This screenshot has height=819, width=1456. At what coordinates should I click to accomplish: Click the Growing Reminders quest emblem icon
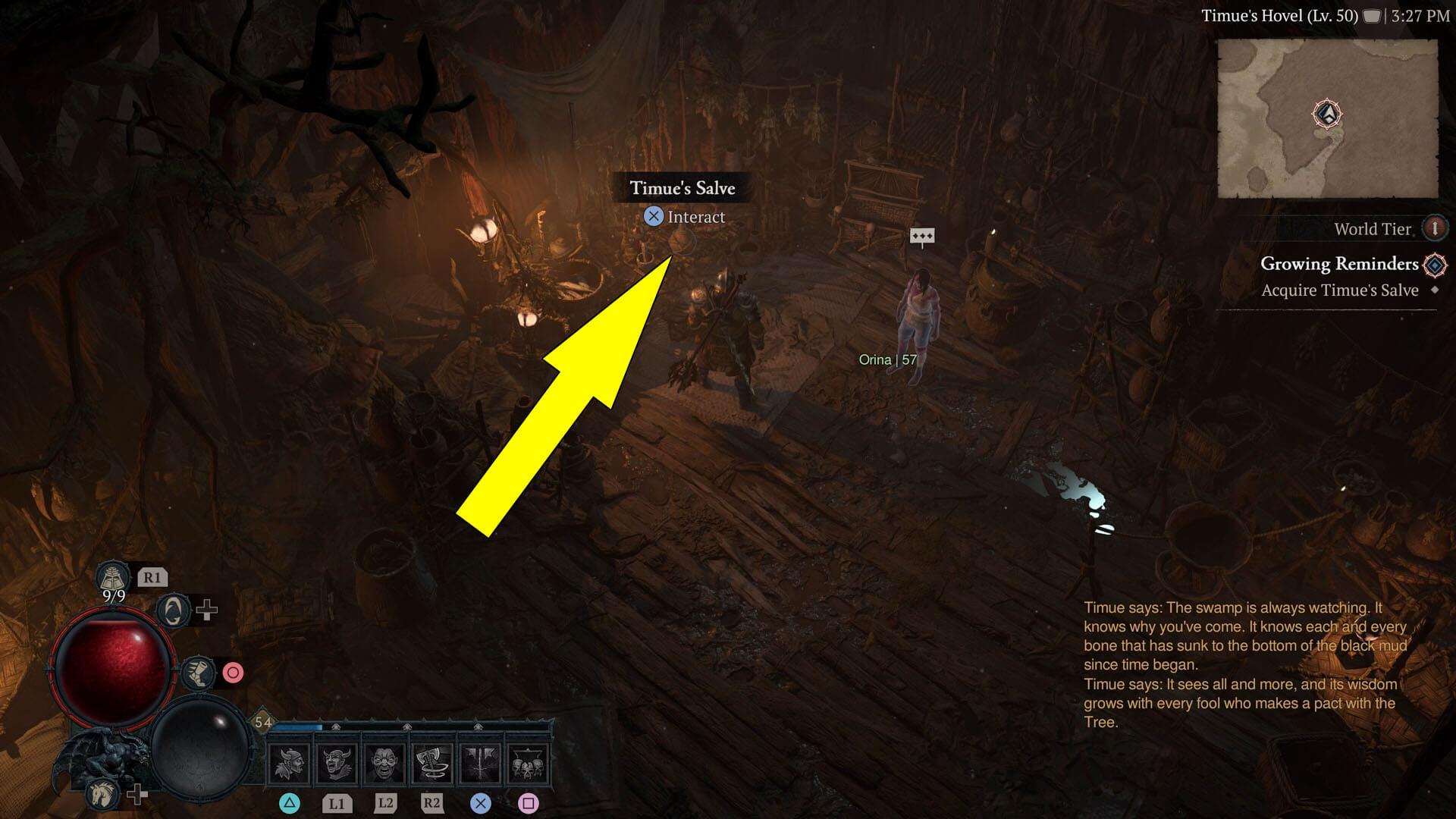pyautogui.click(x=1433, y=264)
